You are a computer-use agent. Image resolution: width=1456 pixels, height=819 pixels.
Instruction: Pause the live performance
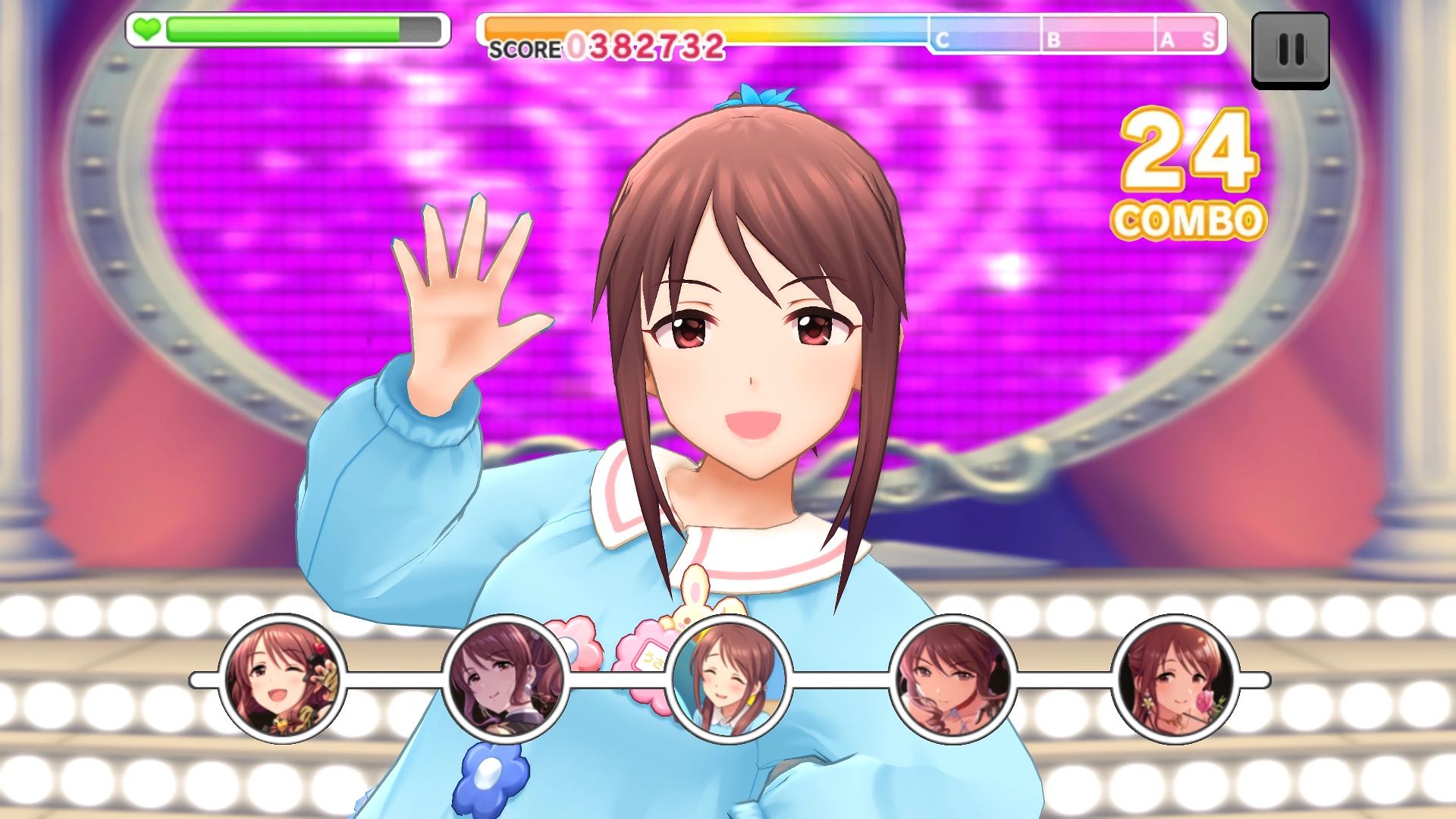[x=1290, y=50]
